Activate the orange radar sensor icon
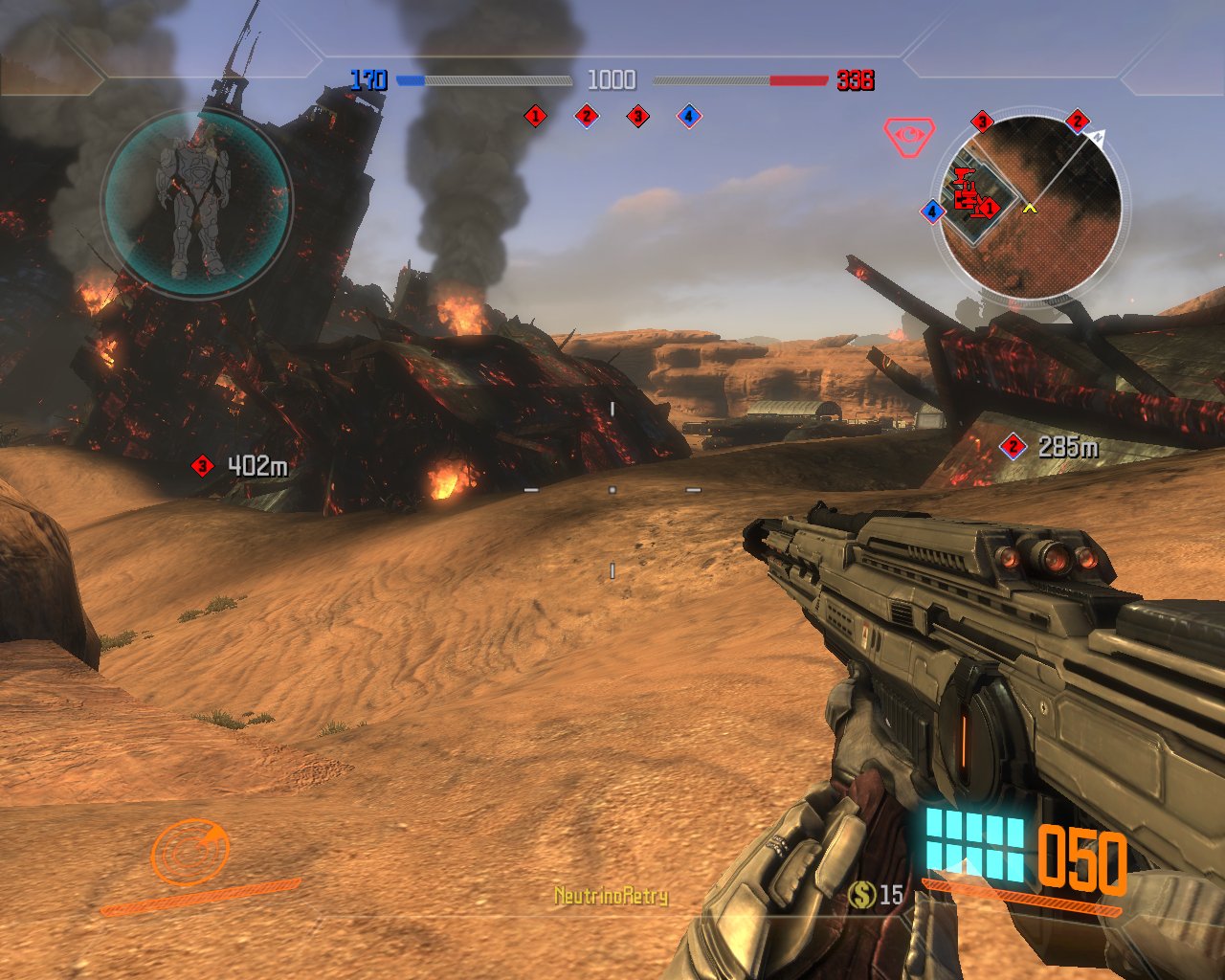The height and width of the screenshot is (980, 1225). (191, 851)
